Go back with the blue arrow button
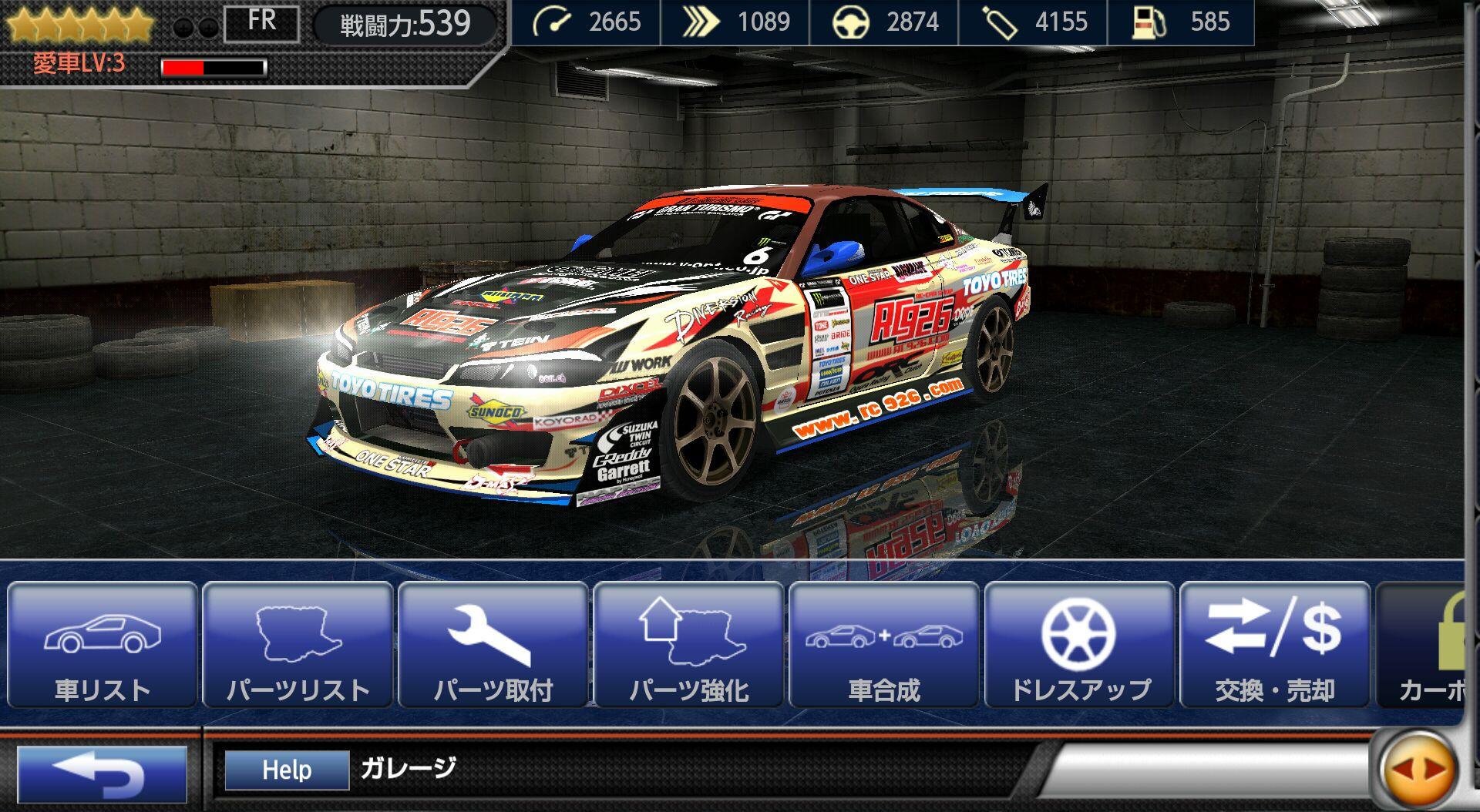 pyautogui.click(x=102, y=773)
